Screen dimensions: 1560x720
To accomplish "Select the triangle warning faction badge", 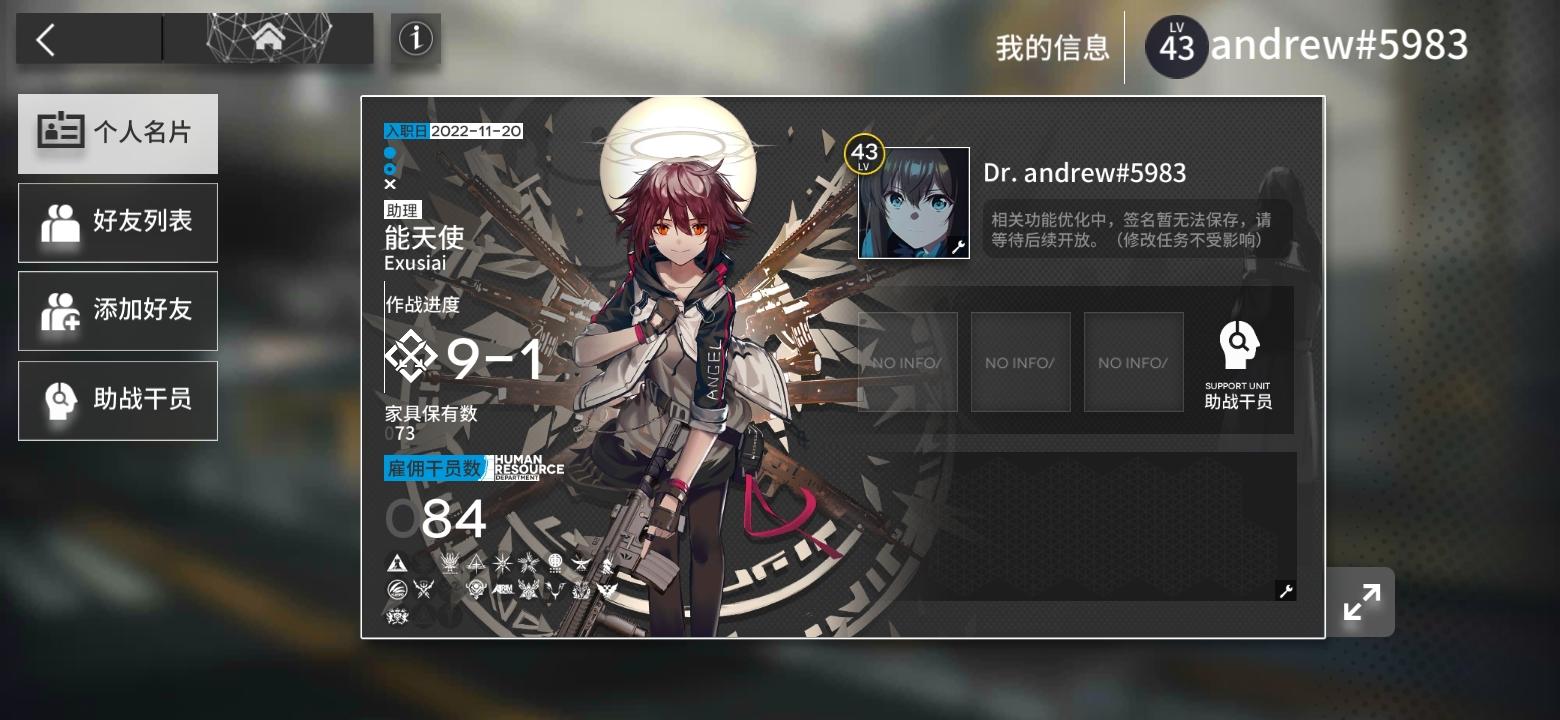I will [398, 562].
